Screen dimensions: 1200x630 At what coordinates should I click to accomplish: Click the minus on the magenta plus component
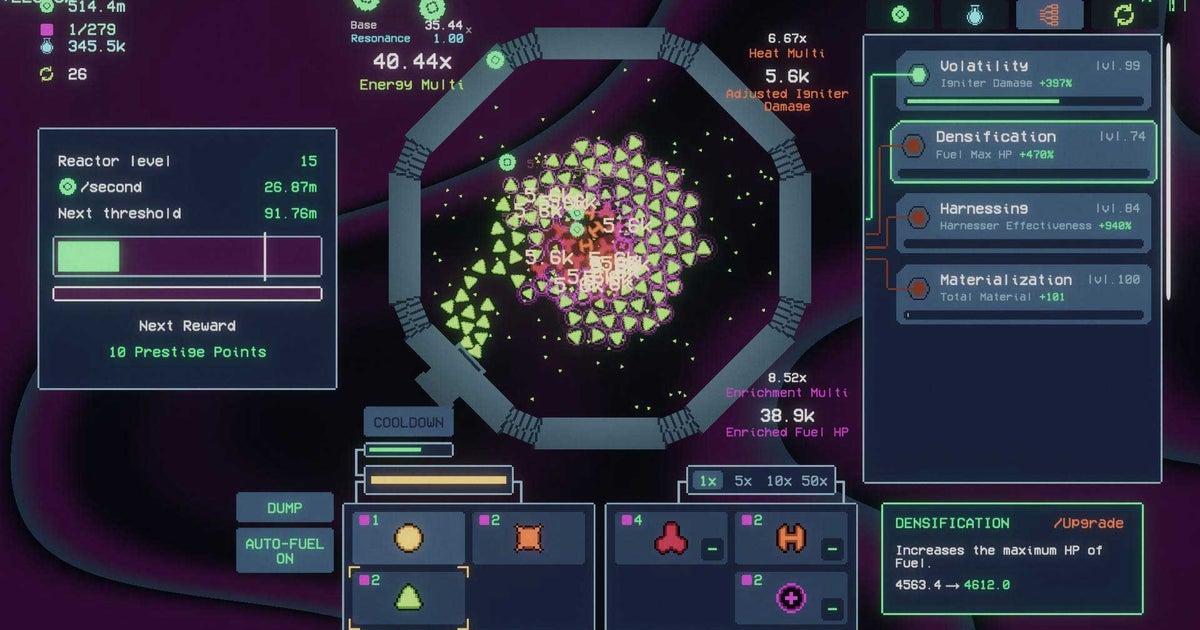pos(832,608)
